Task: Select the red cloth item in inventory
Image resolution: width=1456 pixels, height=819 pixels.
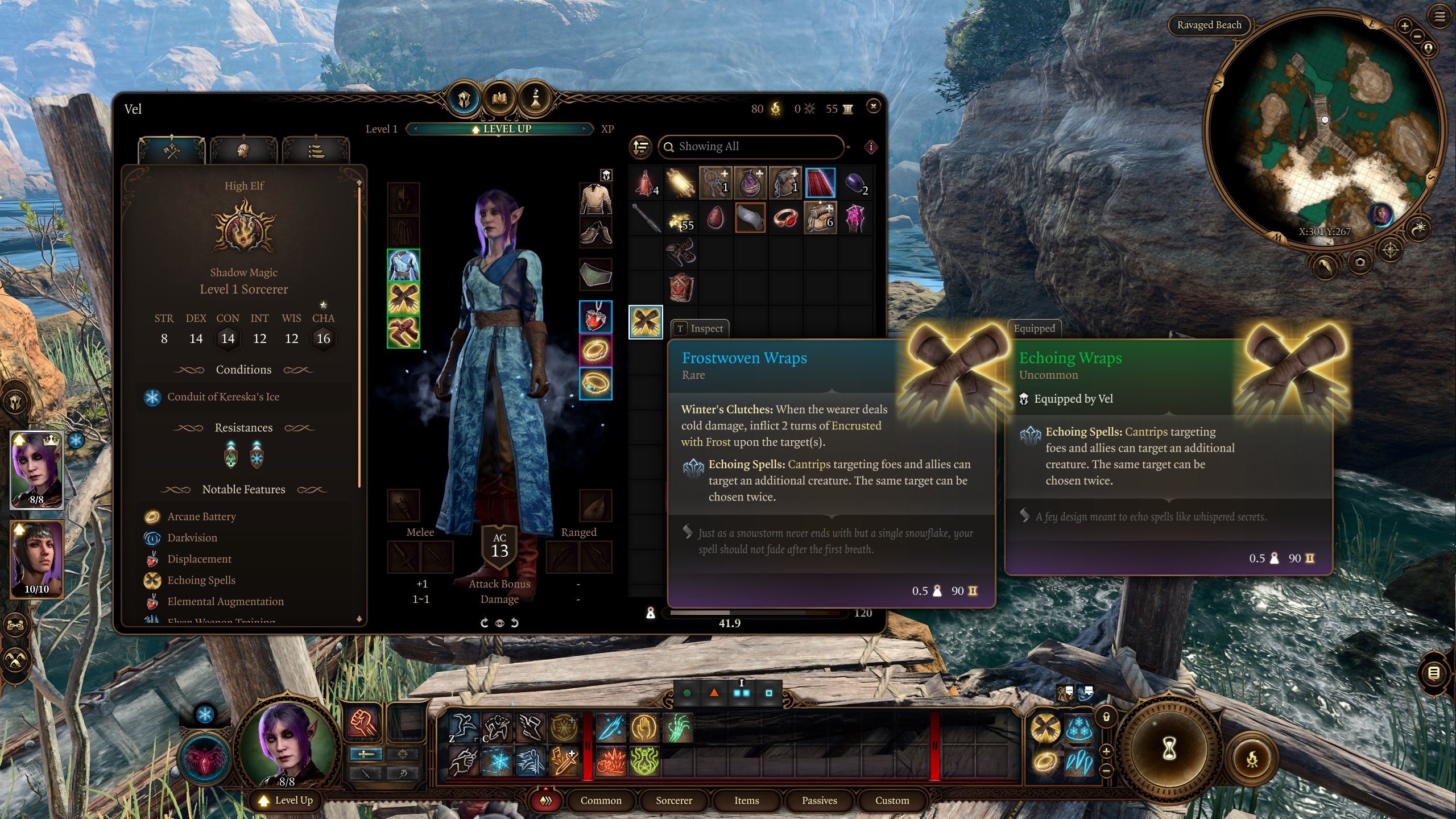Action: pyautogui.click(x=820, y=183)
